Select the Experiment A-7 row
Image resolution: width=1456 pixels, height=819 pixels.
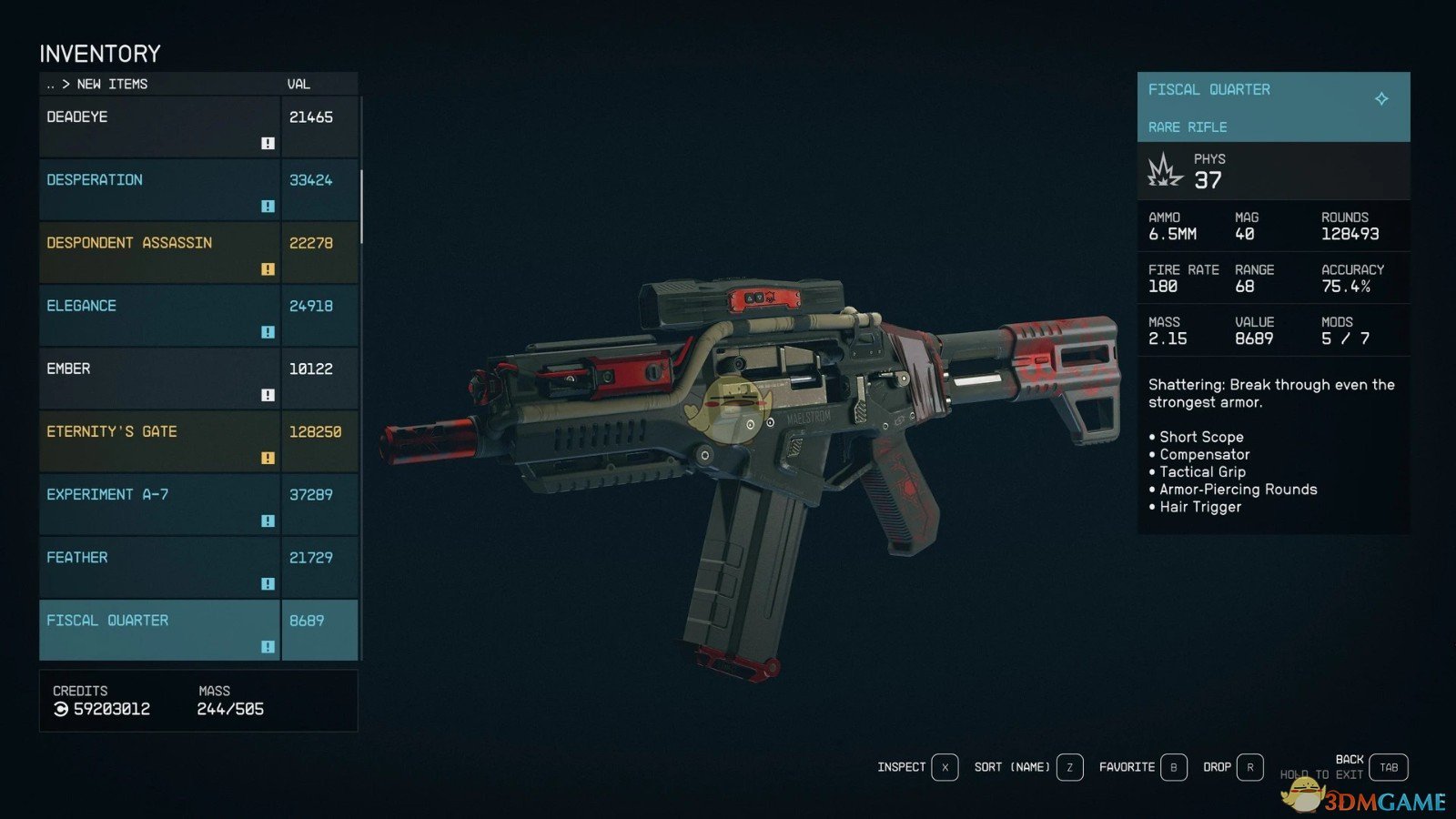point(159,503)
